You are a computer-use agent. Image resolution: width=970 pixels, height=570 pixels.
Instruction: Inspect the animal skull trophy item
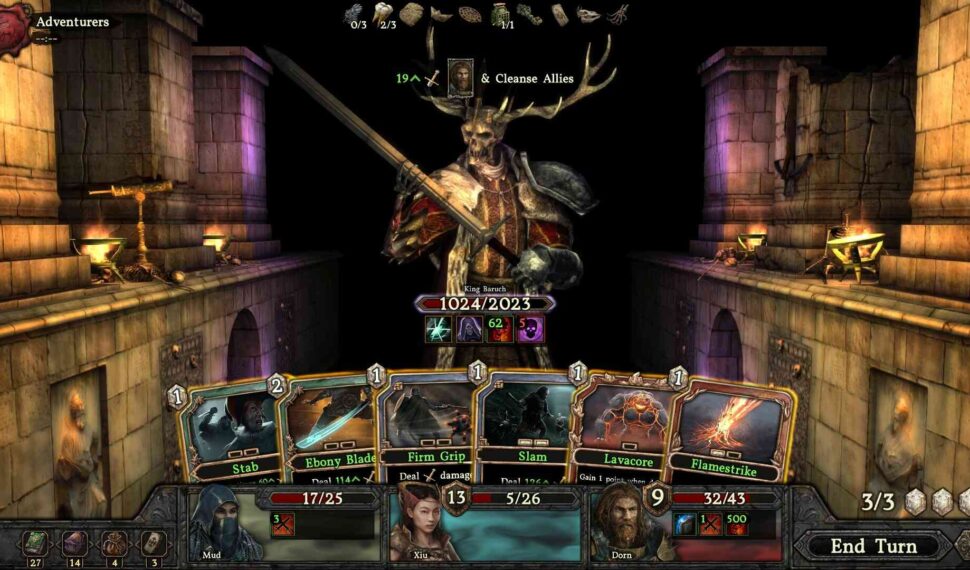point(590,14)
